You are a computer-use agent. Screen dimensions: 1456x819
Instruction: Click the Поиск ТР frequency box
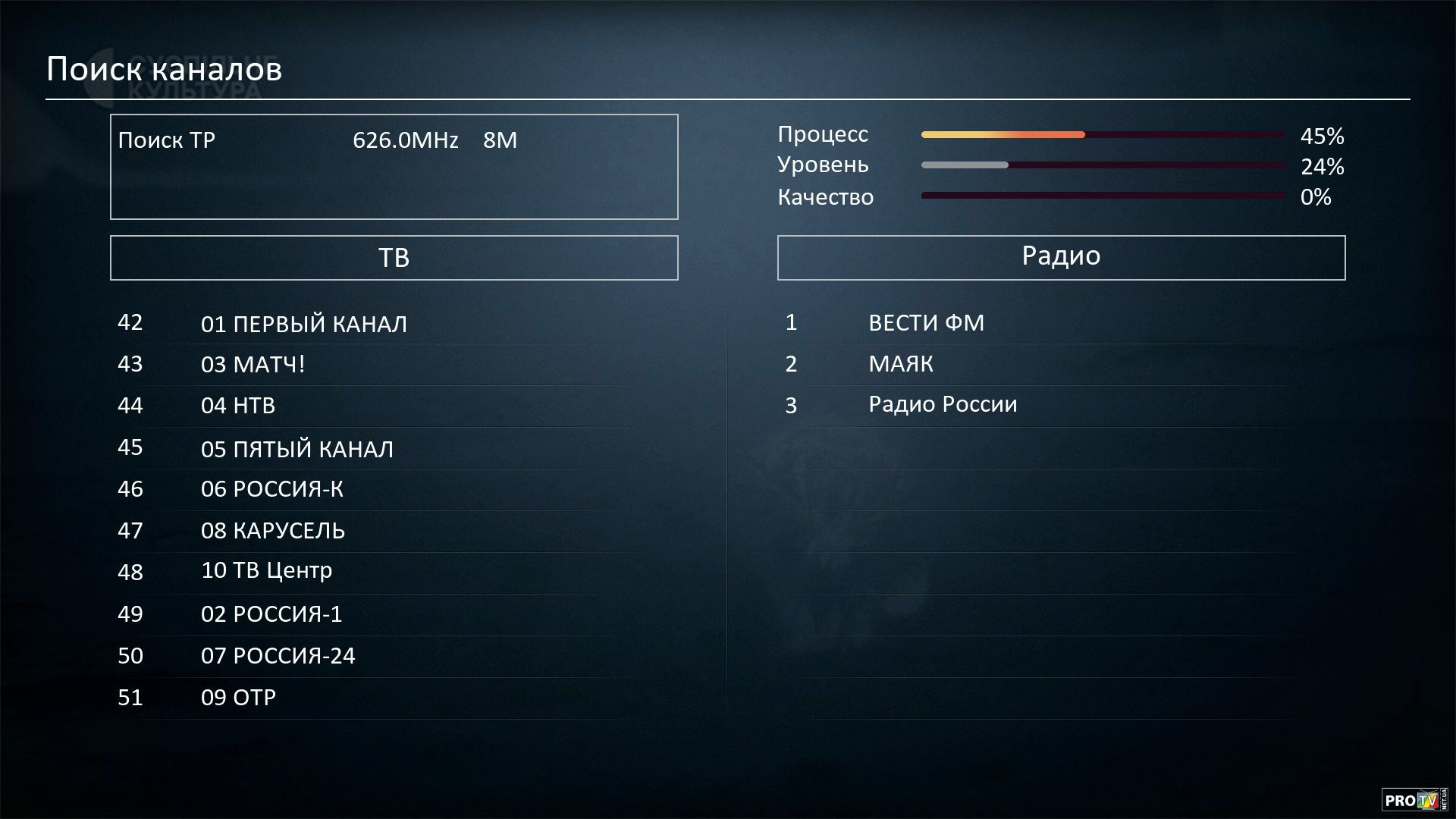tap(394, 167)
